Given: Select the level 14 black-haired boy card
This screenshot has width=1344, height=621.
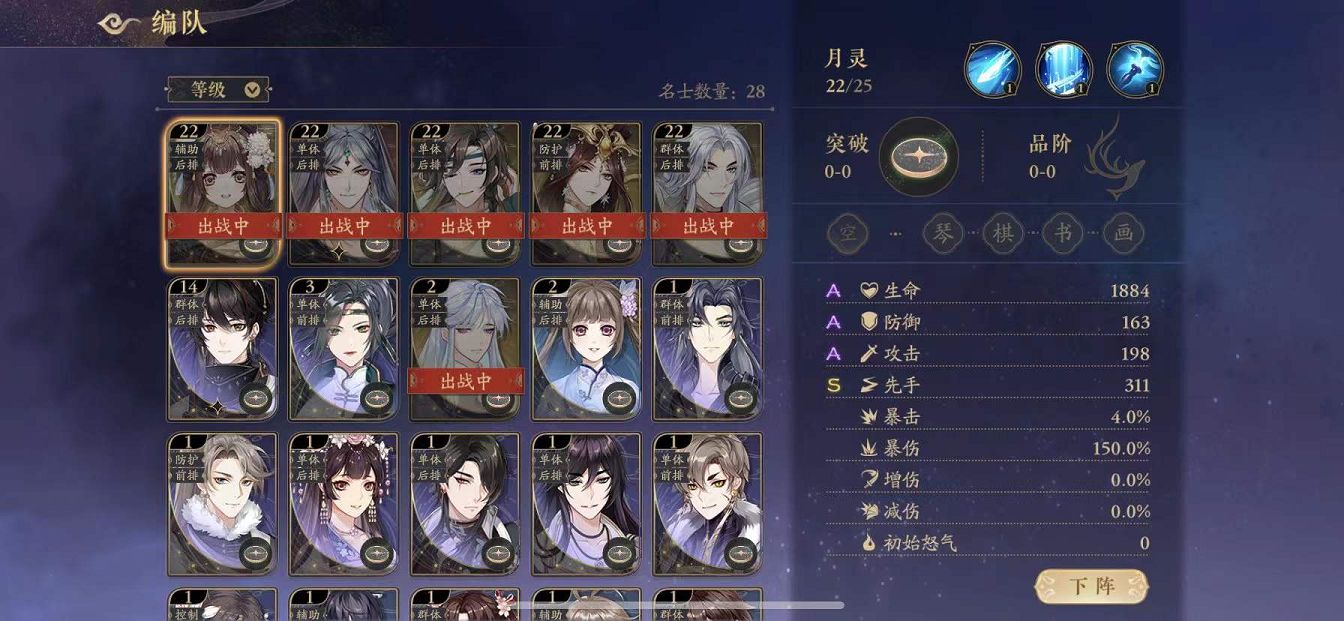Looking at the screenshot, I should (x=223, y=348).
